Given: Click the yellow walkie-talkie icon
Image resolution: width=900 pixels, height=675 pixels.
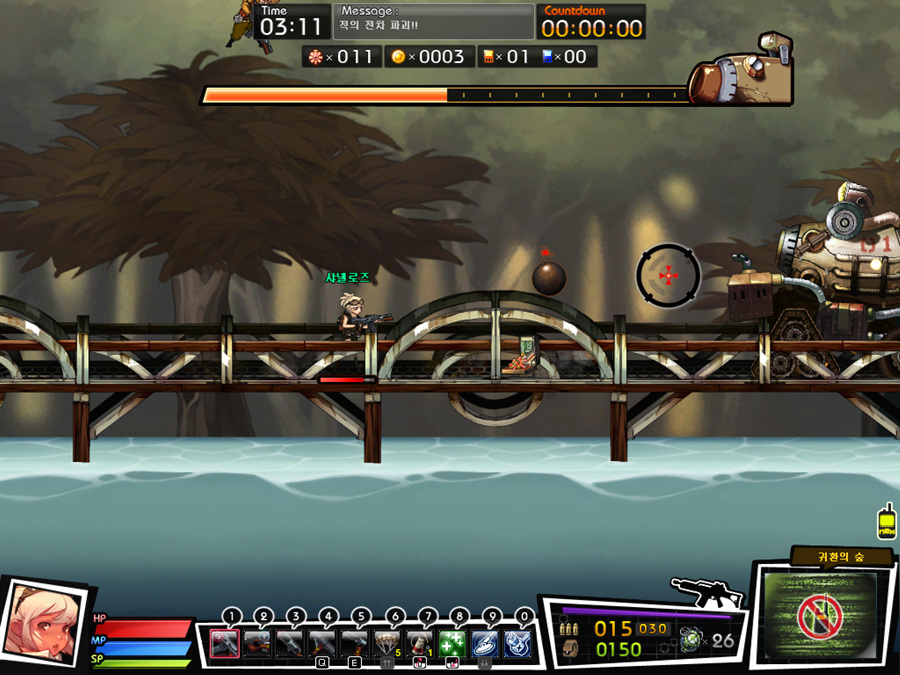Looking at the screenshot, I should [886, 522].
